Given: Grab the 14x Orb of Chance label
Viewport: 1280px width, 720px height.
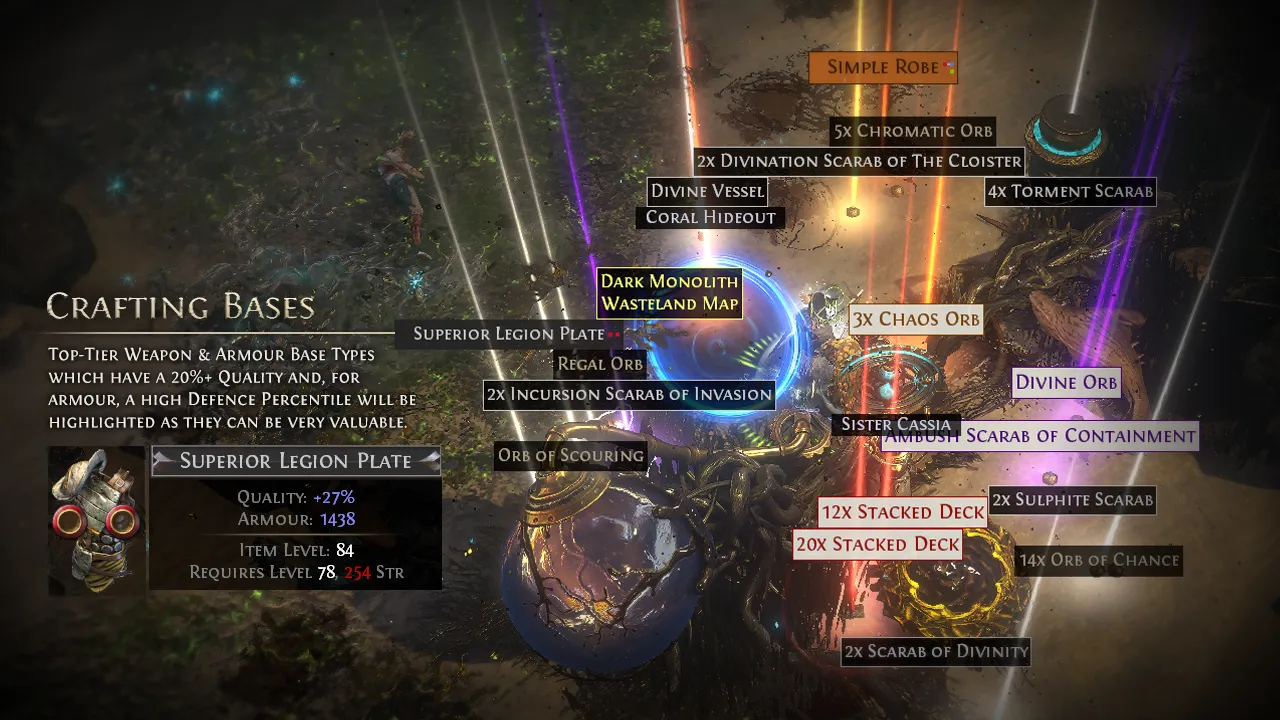Looking at the screenshot, I should pos(1099,560).
